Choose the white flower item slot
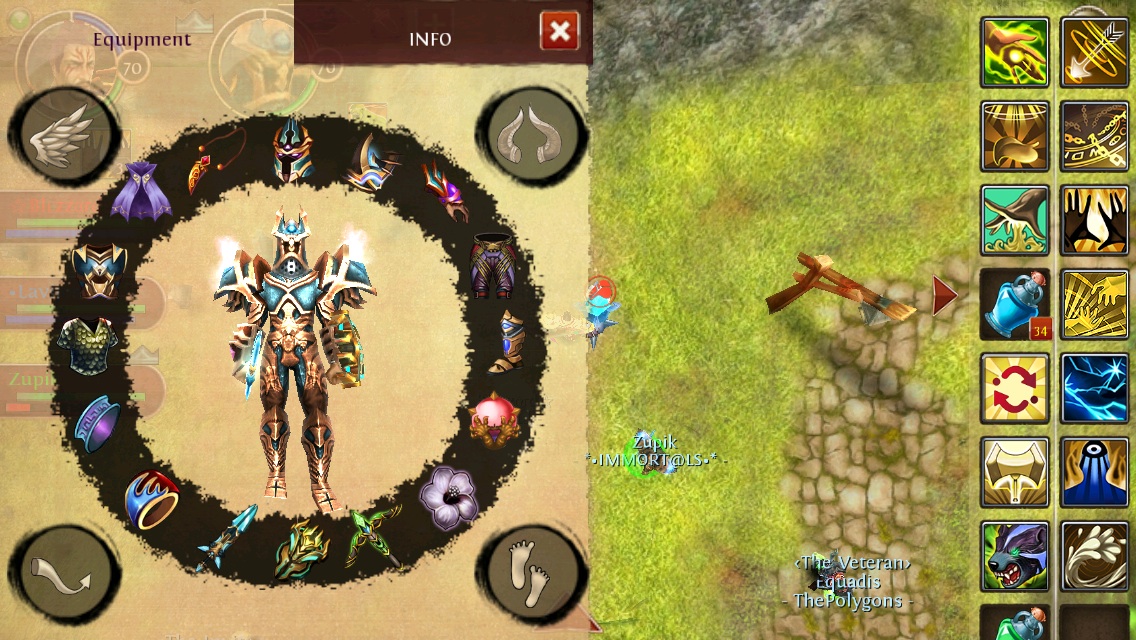1136x640 pixels. pos(448,496)
